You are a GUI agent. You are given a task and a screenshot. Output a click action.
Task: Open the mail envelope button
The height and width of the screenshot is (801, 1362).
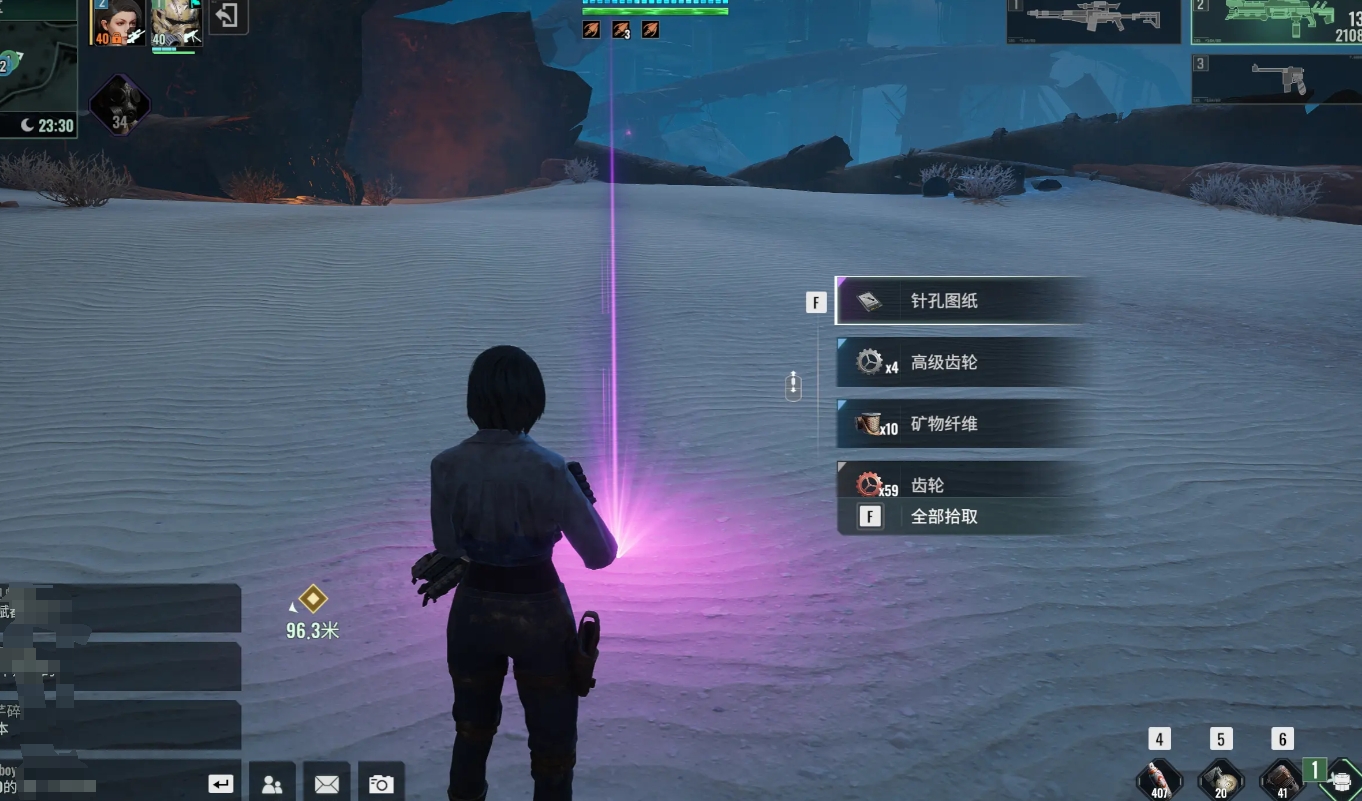pyautogui.click(x=326, y=784)
